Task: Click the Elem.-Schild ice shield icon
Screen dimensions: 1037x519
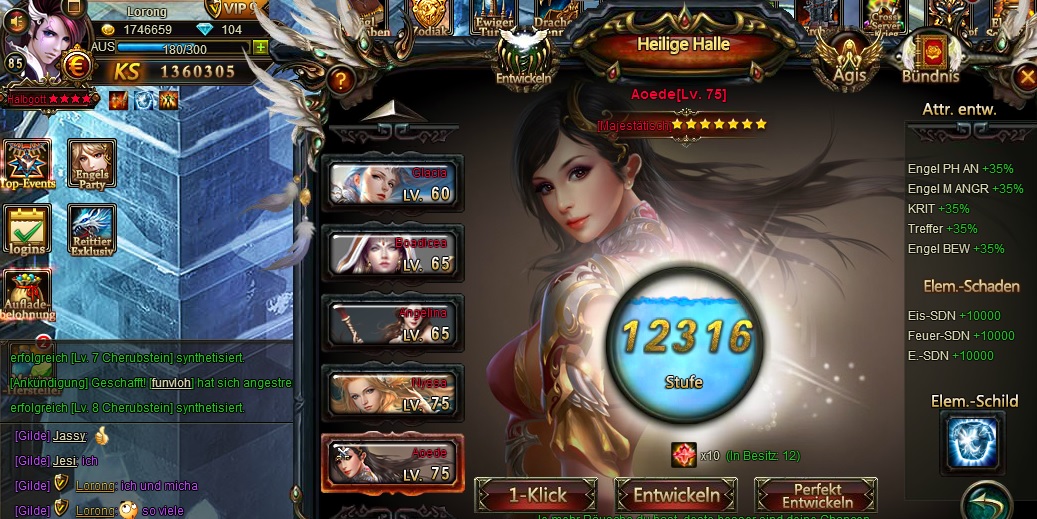Action: [972, 444]
